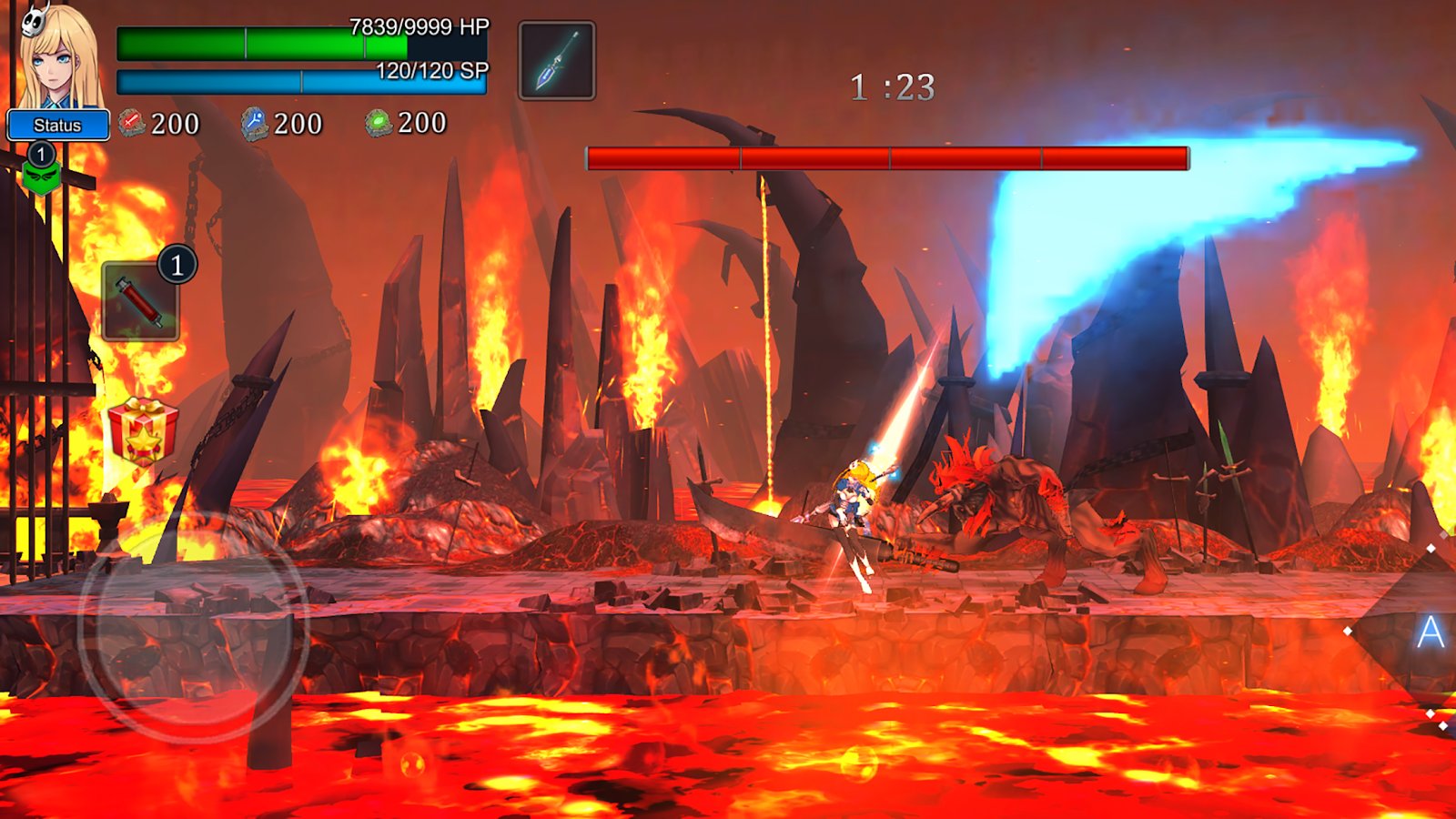Tap the A attack button

[1429, 632]
